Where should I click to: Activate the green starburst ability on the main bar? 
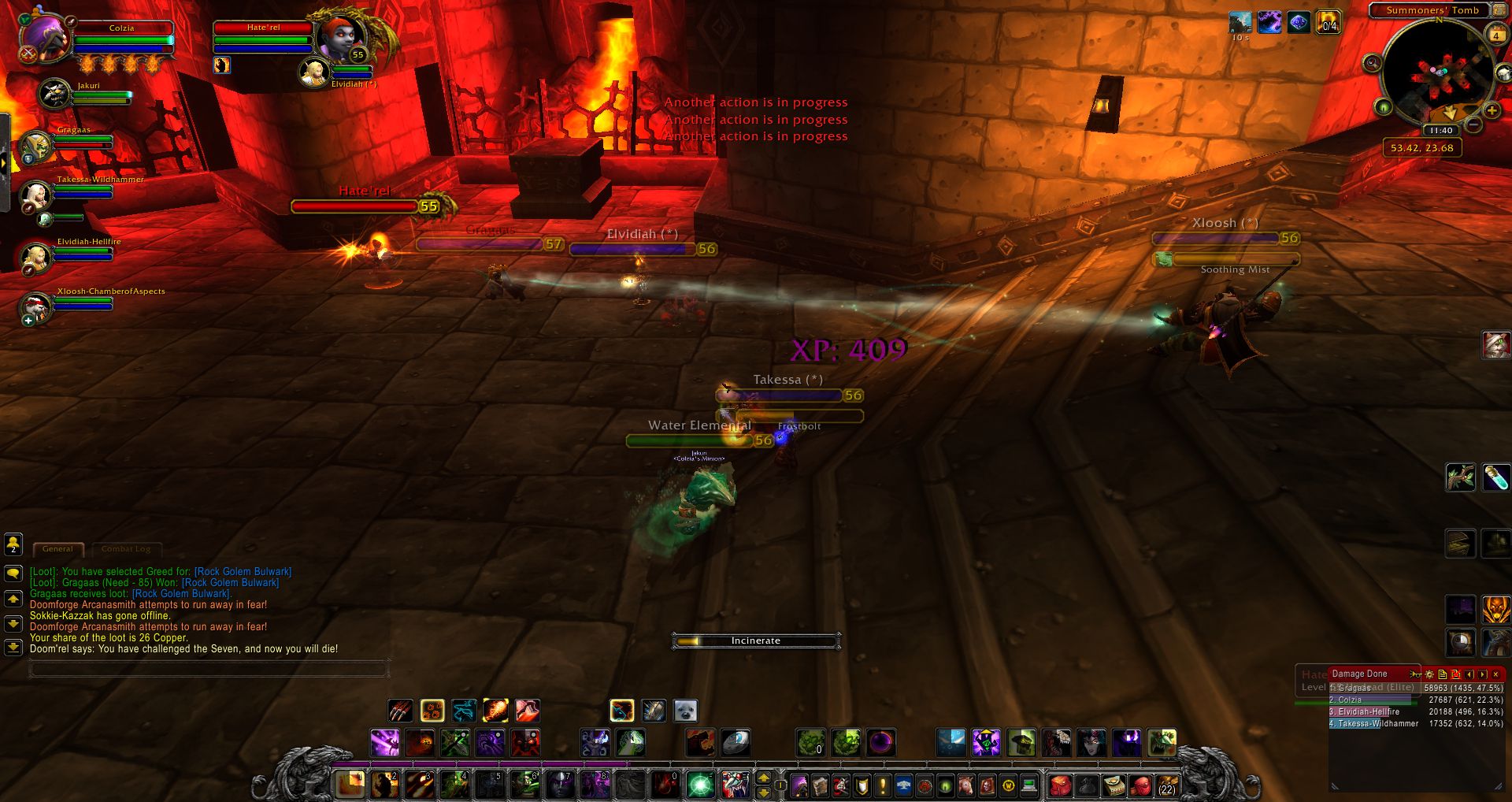700,785
